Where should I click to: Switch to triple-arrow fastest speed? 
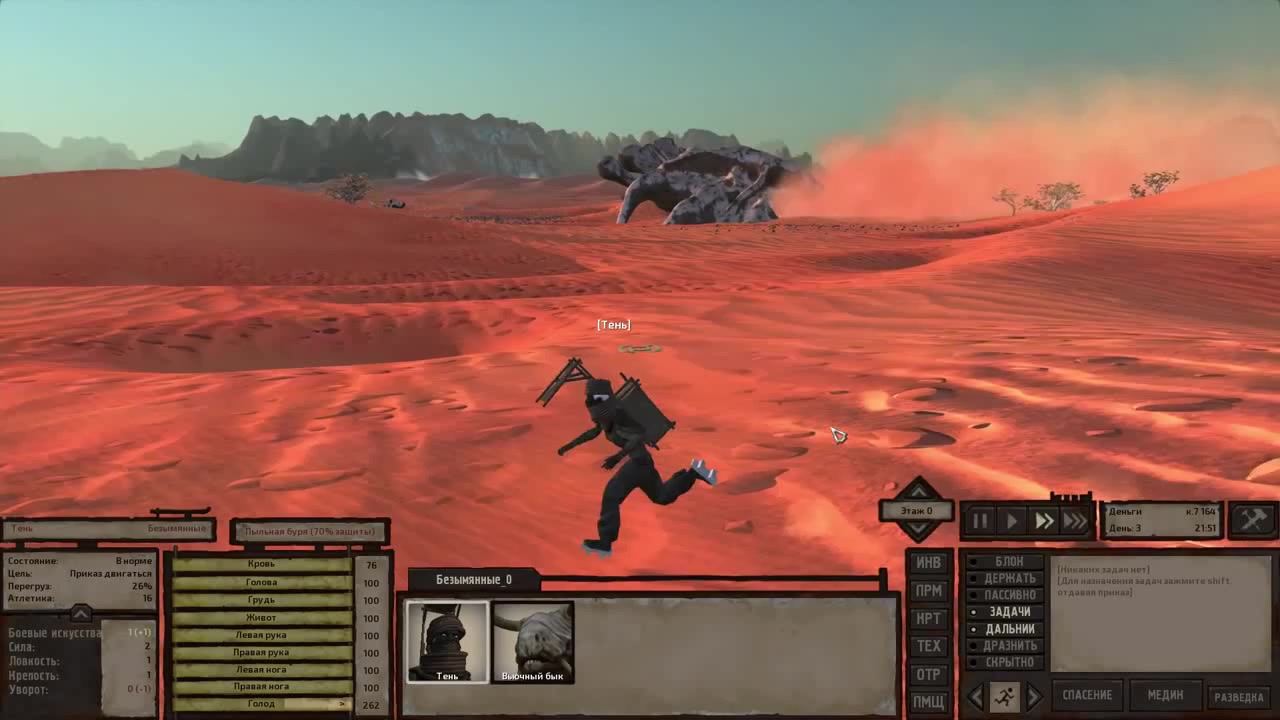(x=1075, y=521)
